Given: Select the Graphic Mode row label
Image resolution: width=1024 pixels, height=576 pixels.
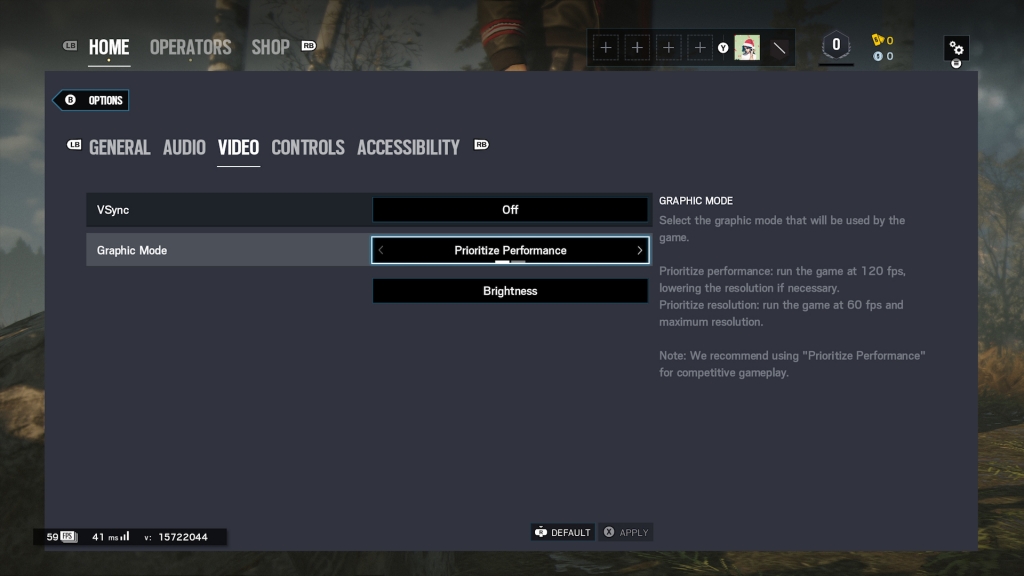Looking at the screenshot, I should pos(132,250).
